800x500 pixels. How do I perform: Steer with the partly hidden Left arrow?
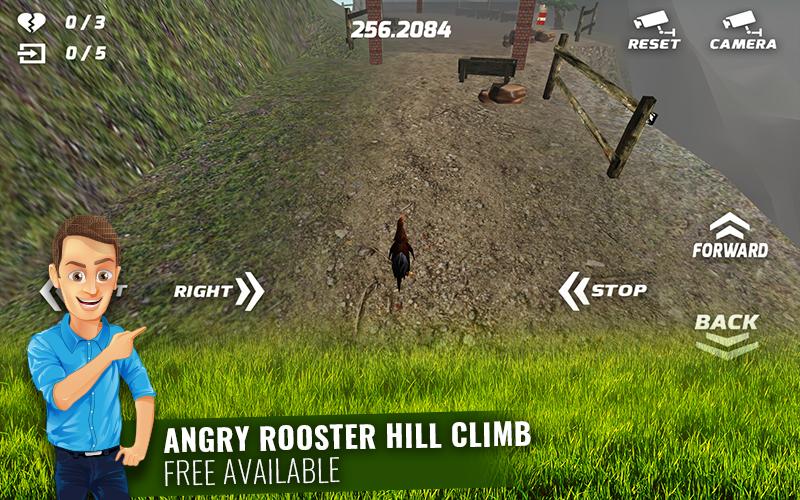50,293
